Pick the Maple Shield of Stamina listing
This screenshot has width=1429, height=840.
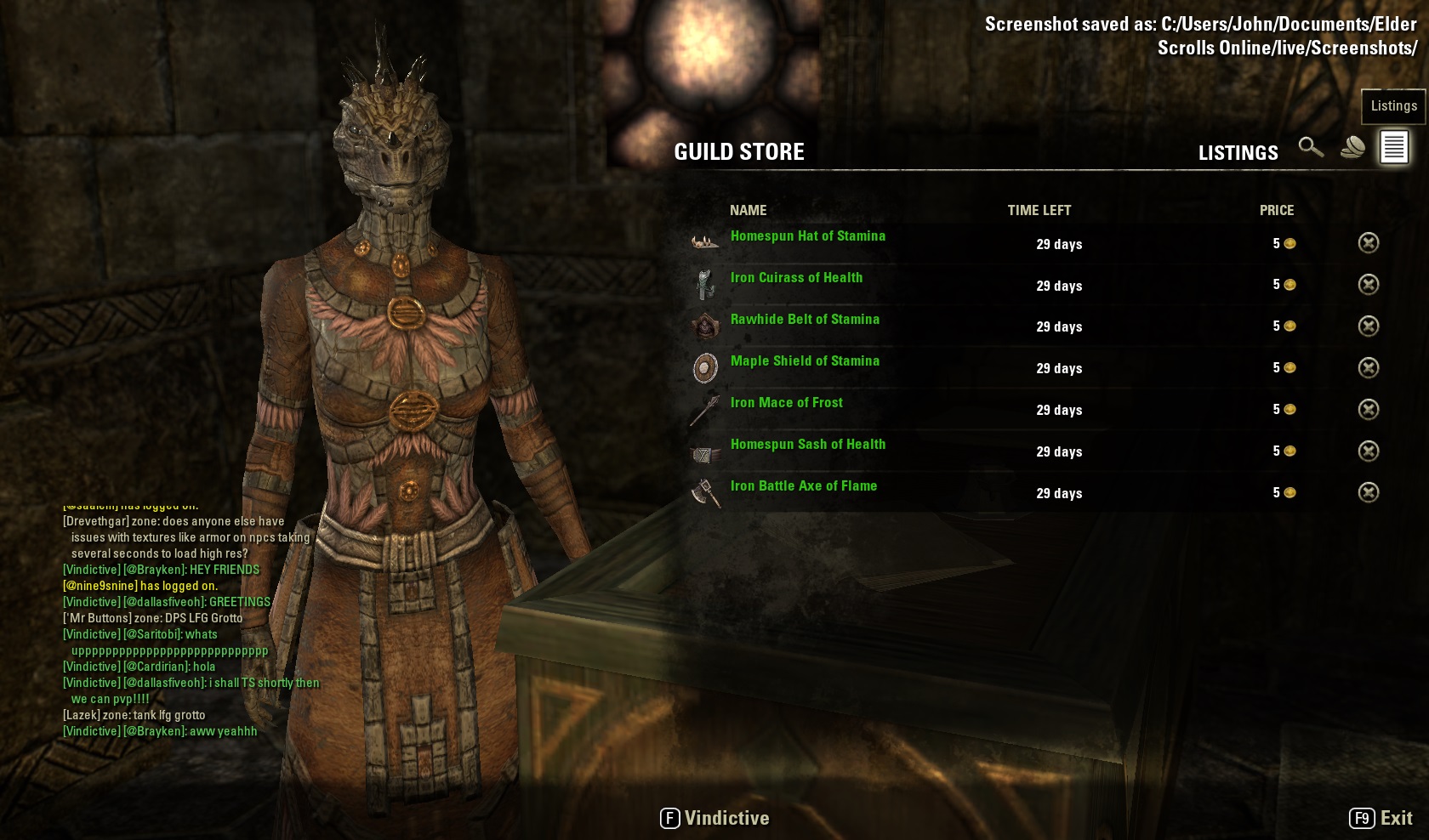[x=805, y=361]
